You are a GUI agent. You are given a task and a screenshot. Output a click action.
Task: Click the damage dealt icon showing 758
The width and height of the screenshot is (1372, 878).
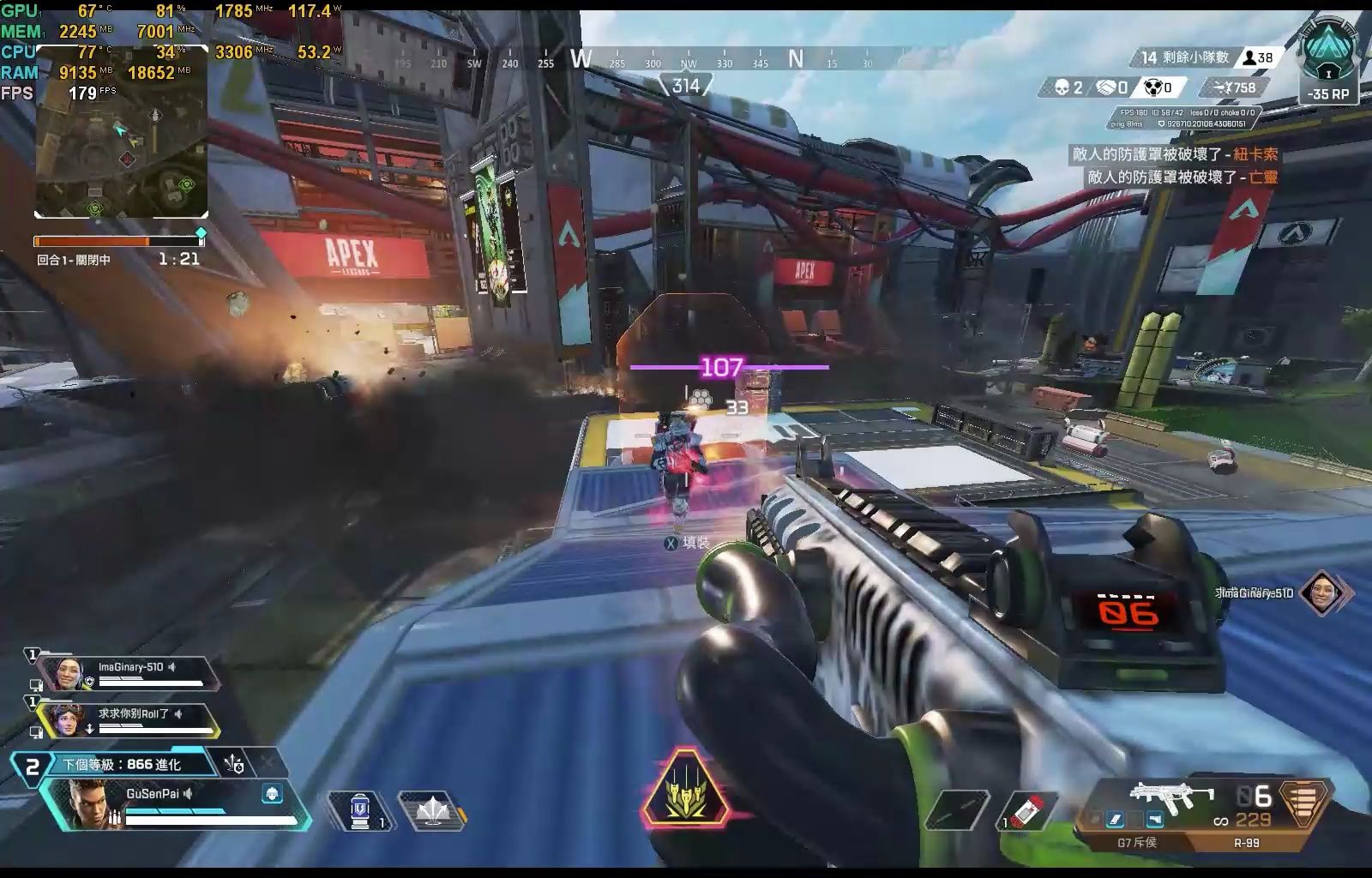point(1221,88)
